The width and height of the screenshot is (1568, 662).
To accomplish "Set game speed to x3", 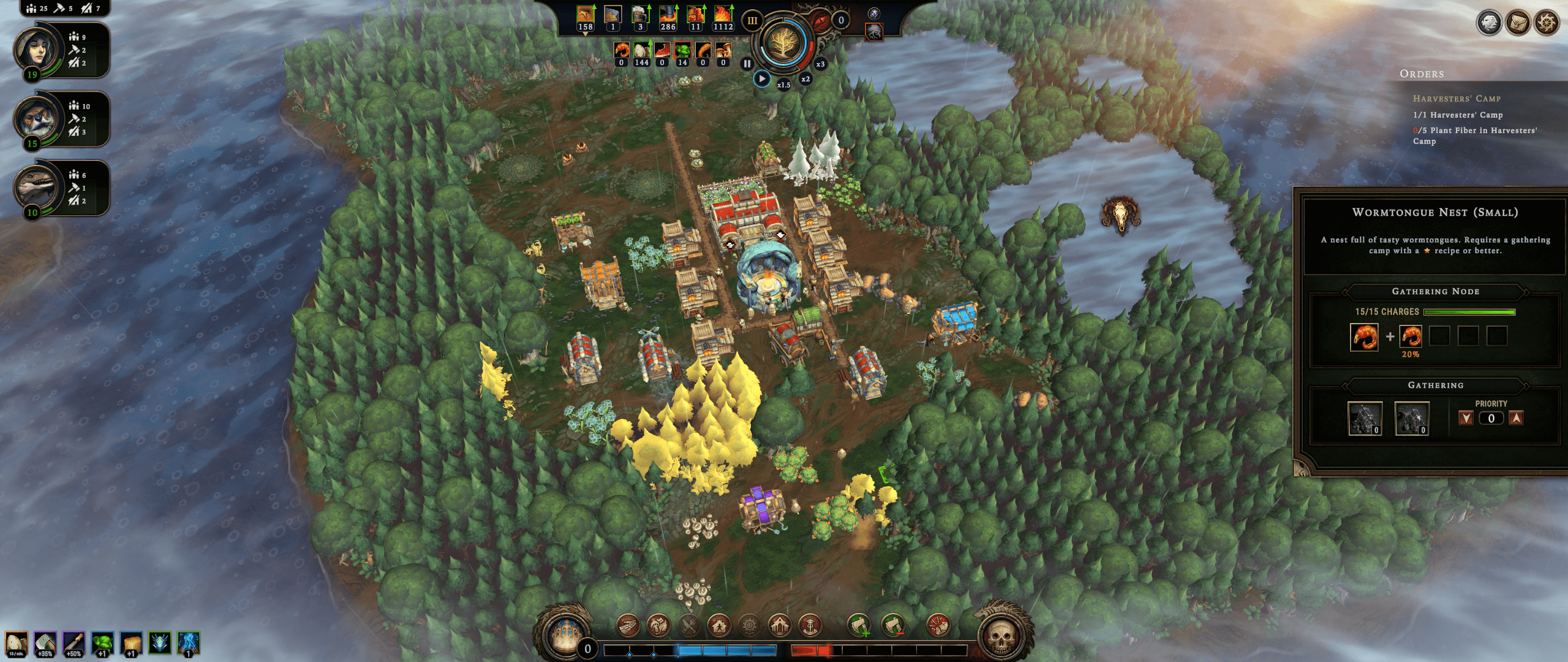I will 820,64.
